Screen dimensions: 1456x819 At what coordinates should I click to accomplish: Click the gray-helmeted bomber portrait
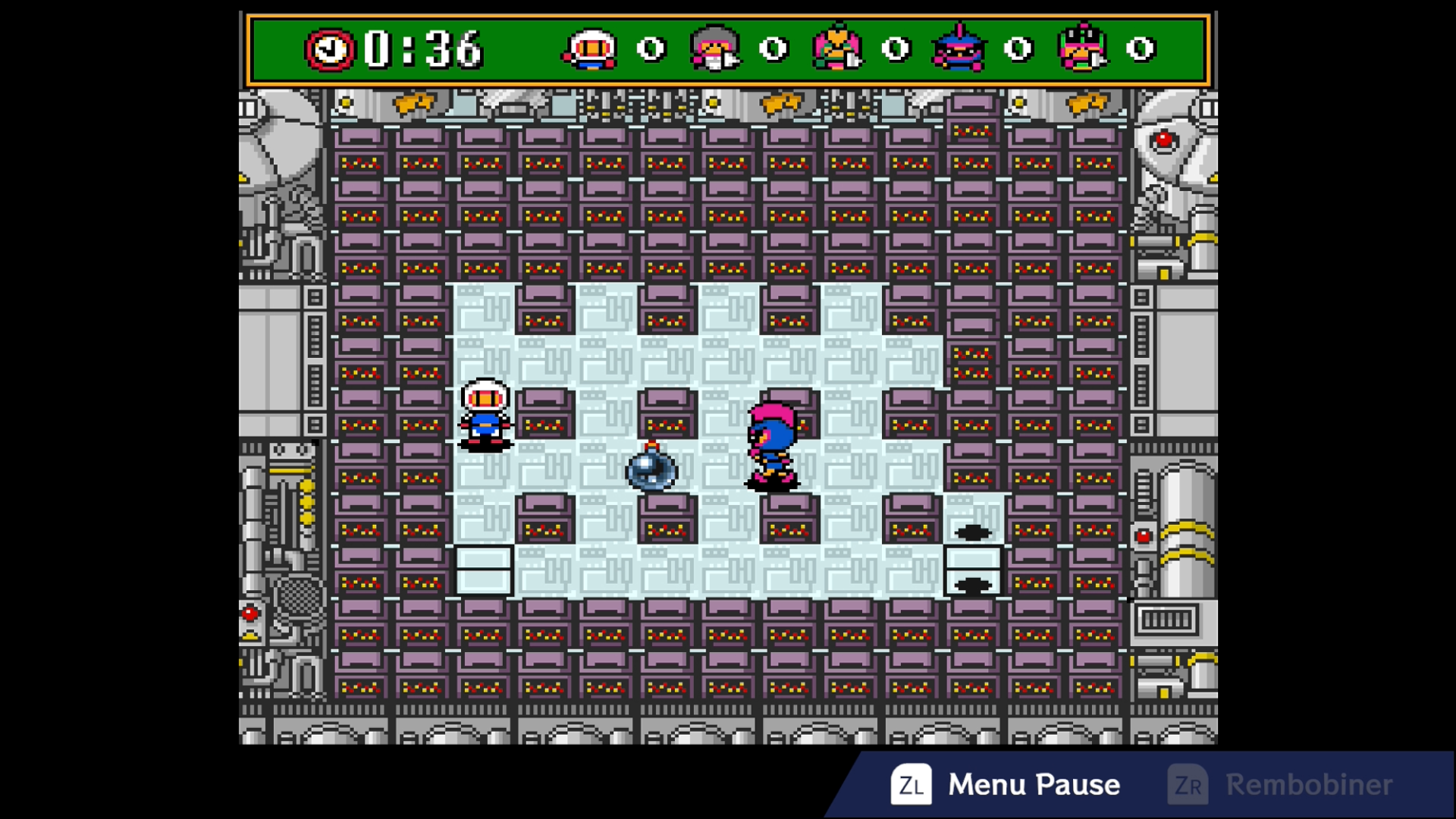[x=714, y=49]
